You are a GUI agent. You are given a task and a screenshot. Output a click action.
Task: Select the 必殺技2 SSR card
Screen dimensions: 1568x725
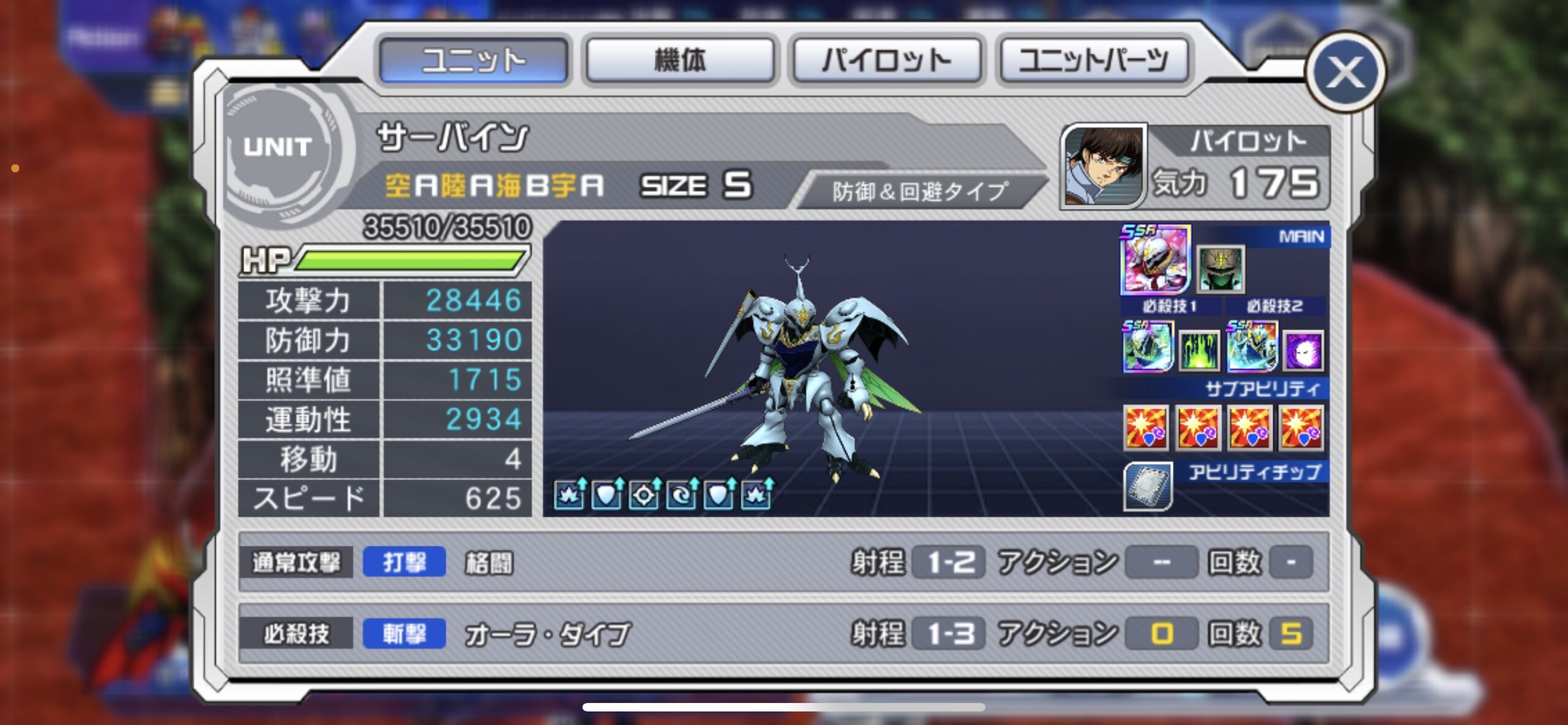coord(1252,347)
